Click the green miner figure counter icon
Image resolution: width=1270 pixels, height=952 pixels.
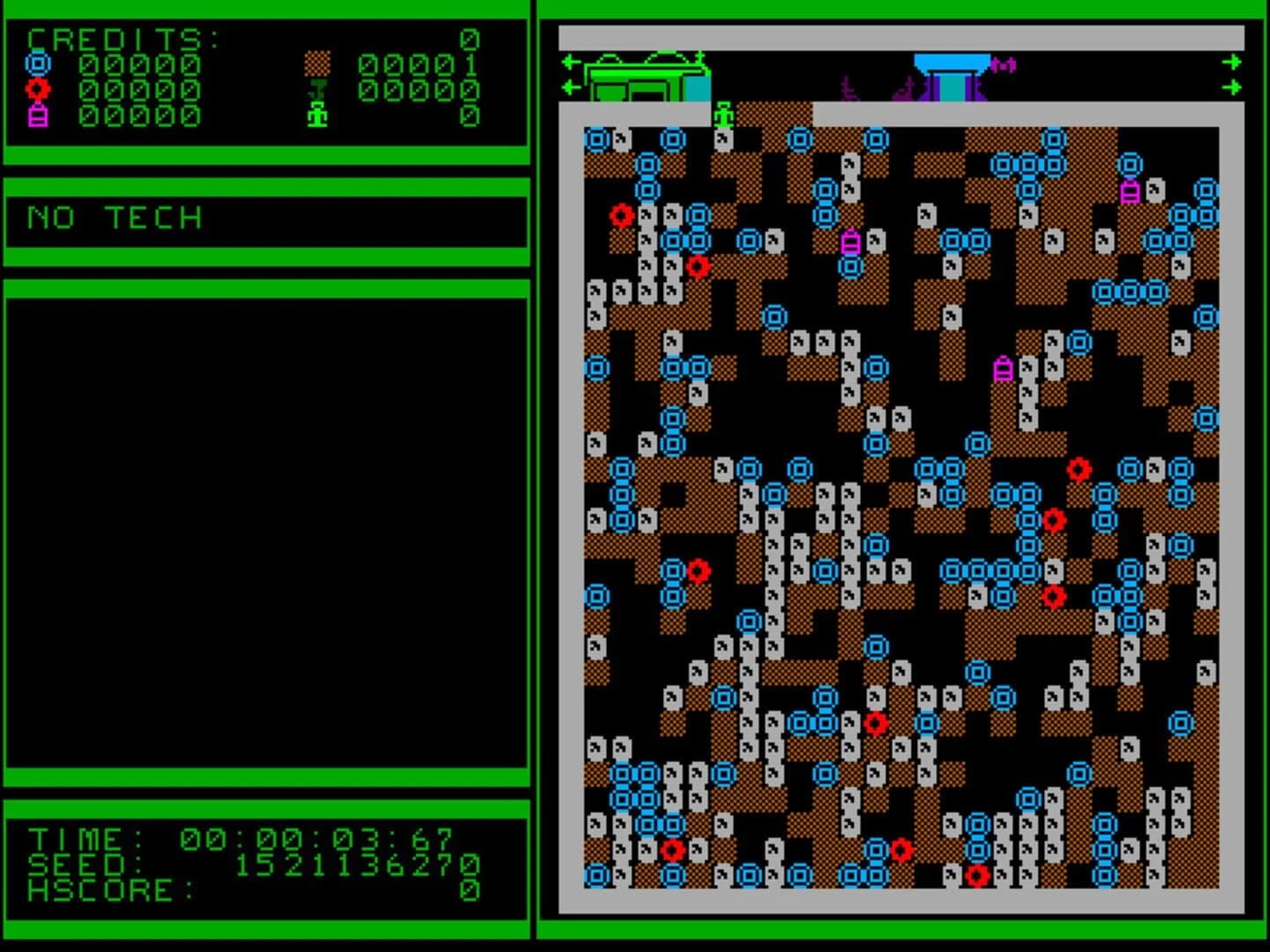317,115
